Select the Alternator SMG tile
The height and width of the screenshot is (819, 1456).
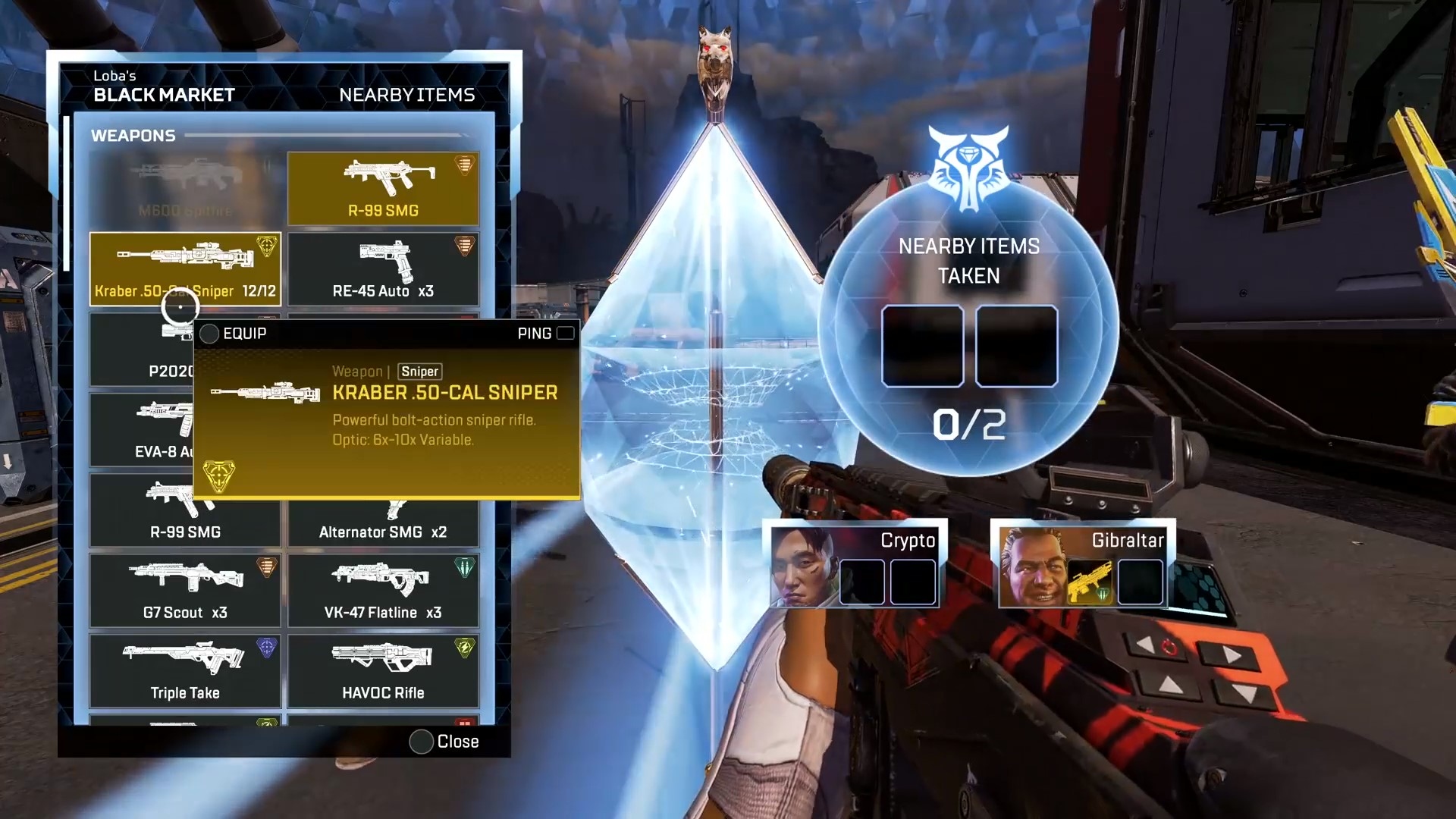click(383, 525)
